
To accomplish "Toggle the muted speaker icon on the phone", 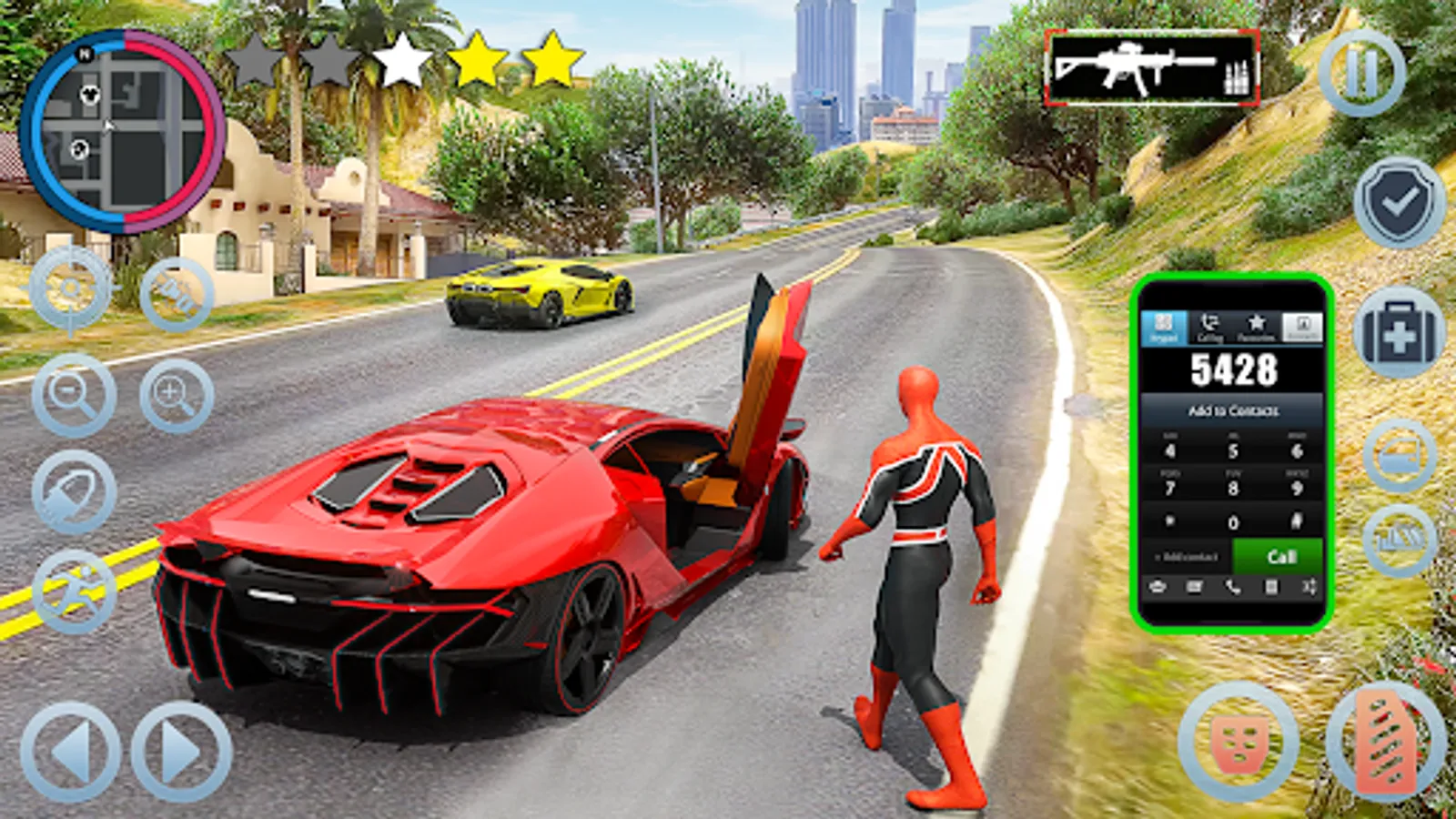I will (1159, 588).
